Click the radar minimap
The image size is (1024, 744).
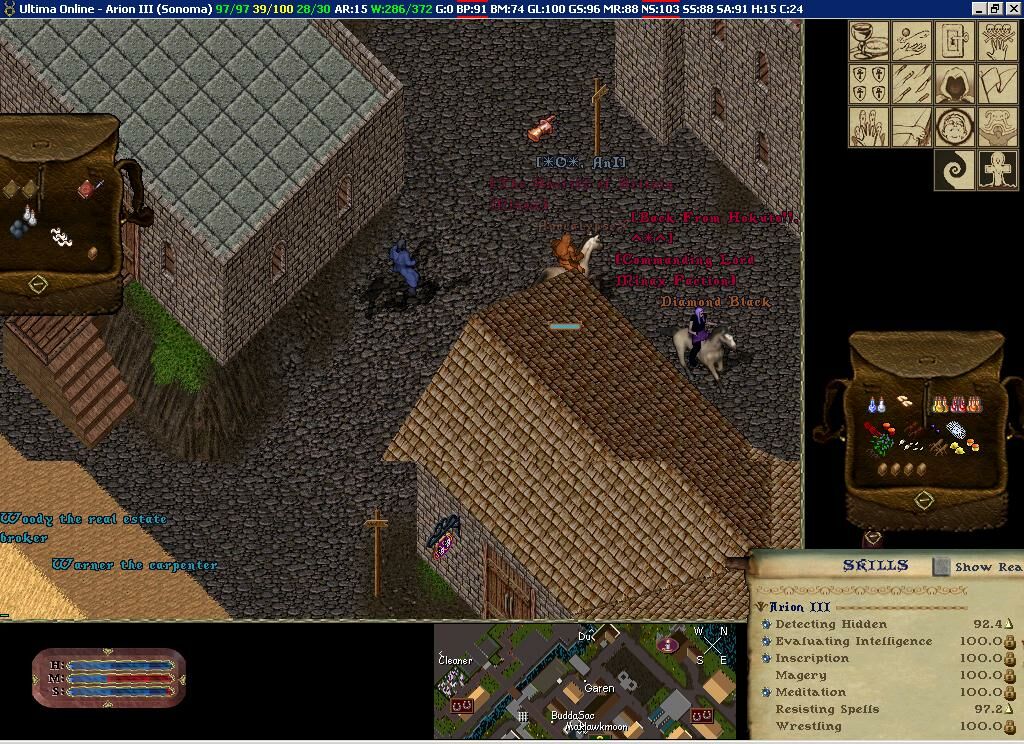tap(585, 681)
